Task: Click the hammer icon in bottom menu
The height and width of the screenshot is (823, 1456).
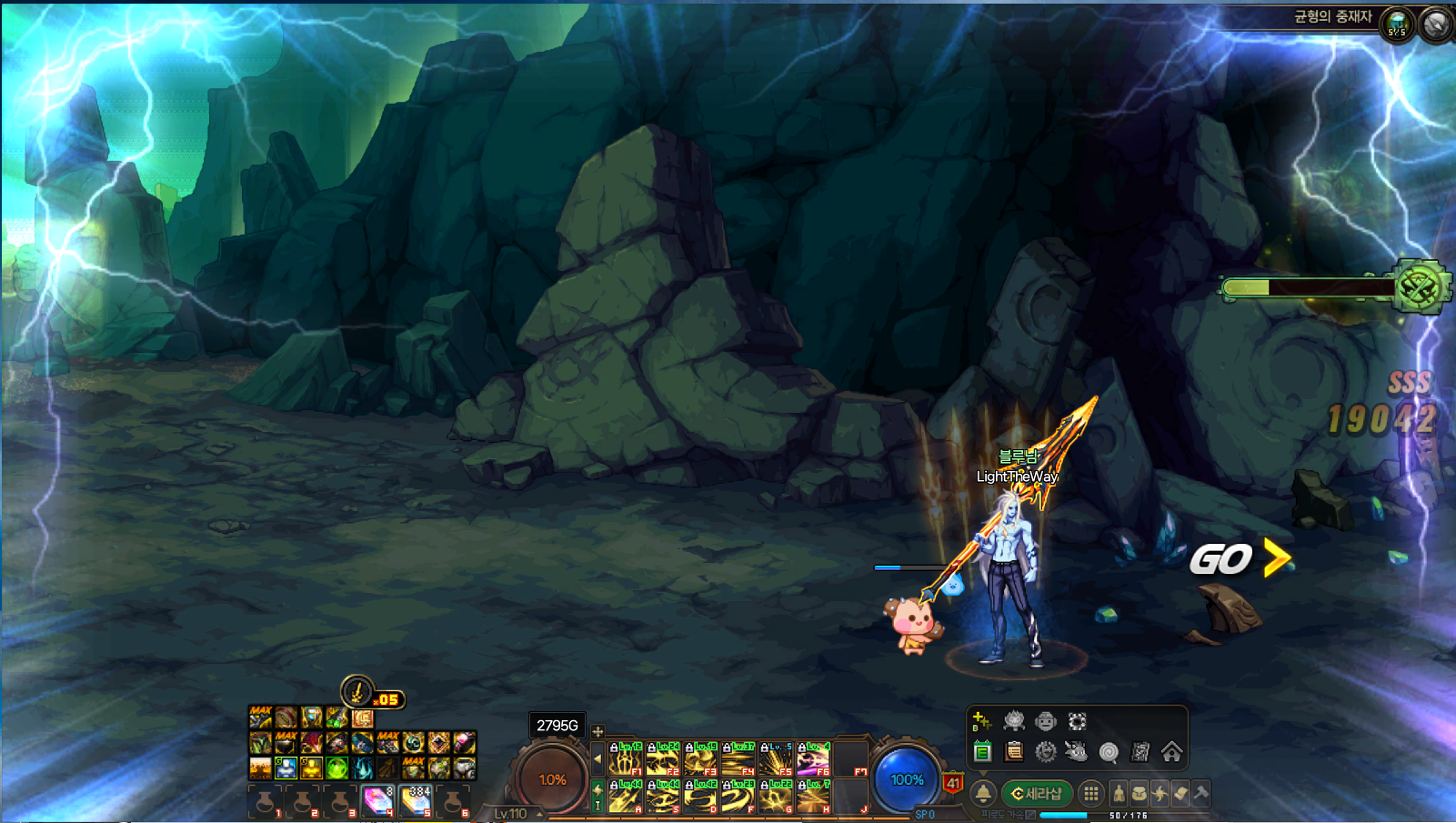Action: pyautogui.click(x=1201, y=794)
